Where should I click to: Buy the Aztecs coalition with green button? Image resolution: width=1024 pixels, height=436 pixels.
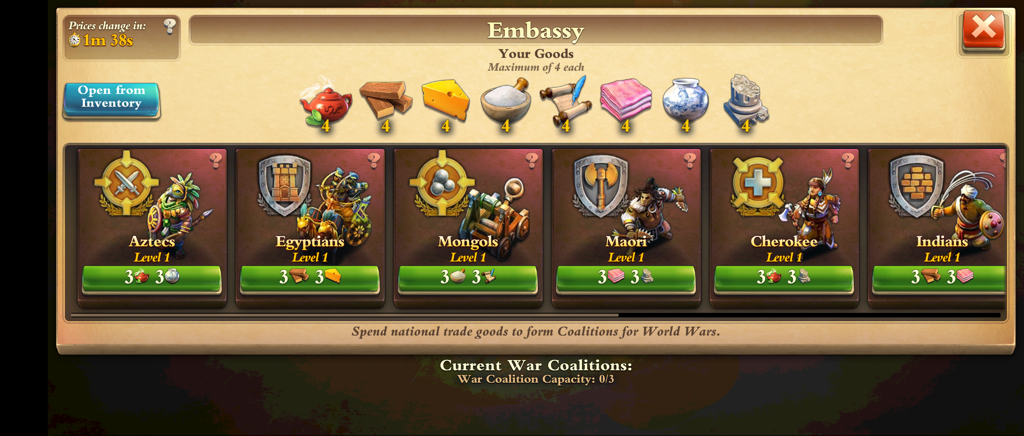tap(152, 277)
